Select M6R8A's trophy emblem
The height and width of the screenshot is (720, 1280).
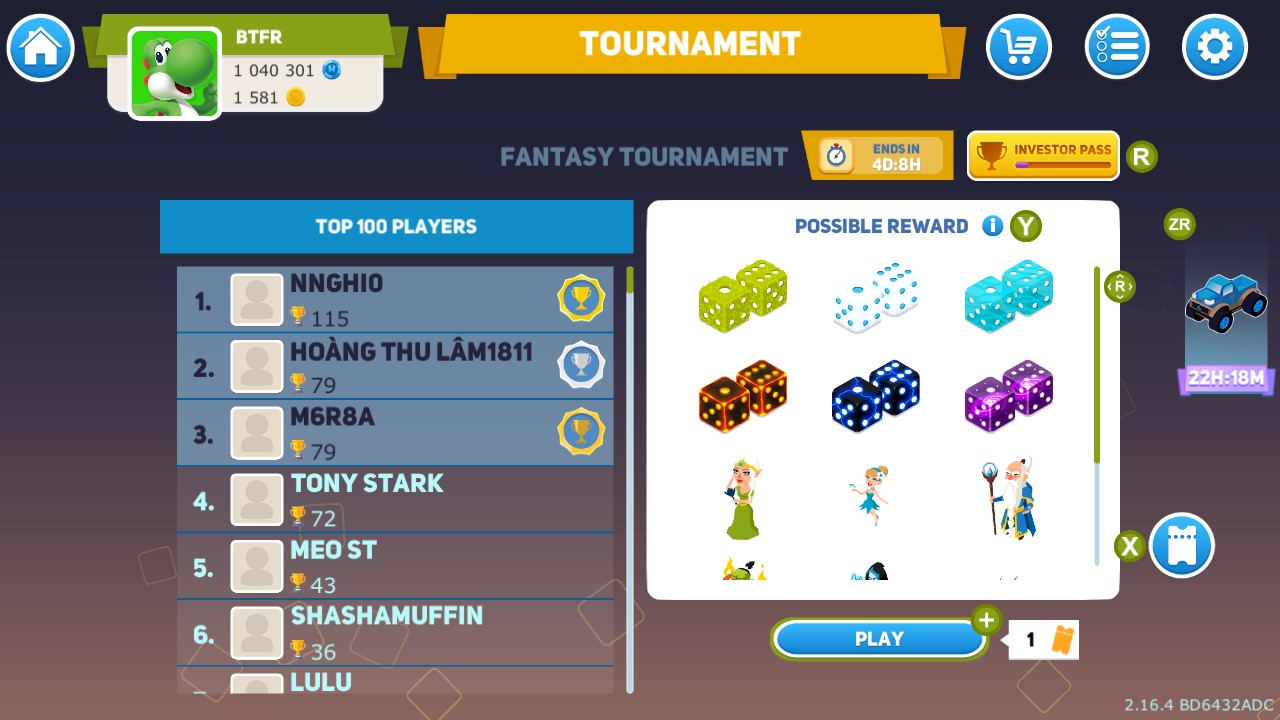point(581,432)
